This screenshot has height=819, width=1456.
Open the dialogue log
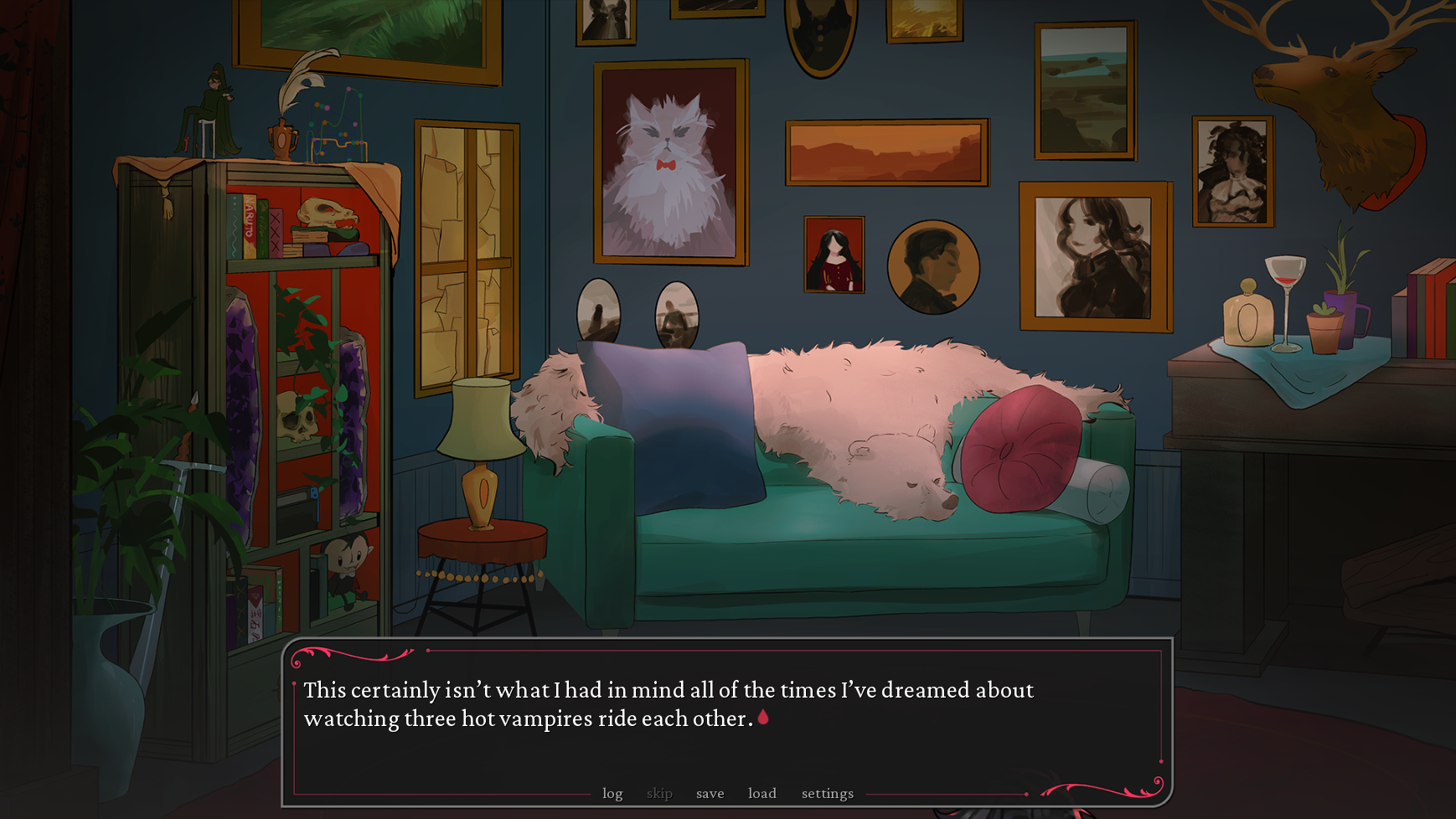click(x=612, y=793)
